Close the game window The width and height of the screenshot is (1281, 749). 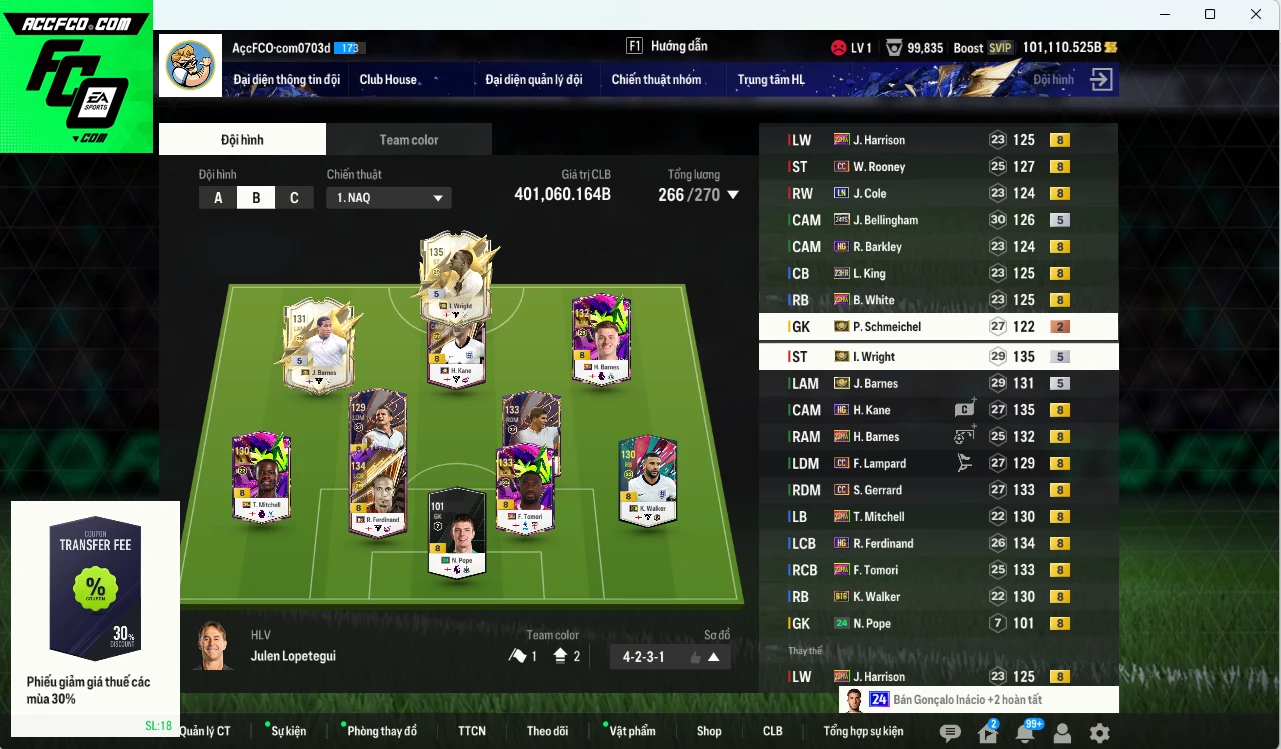1256,14
